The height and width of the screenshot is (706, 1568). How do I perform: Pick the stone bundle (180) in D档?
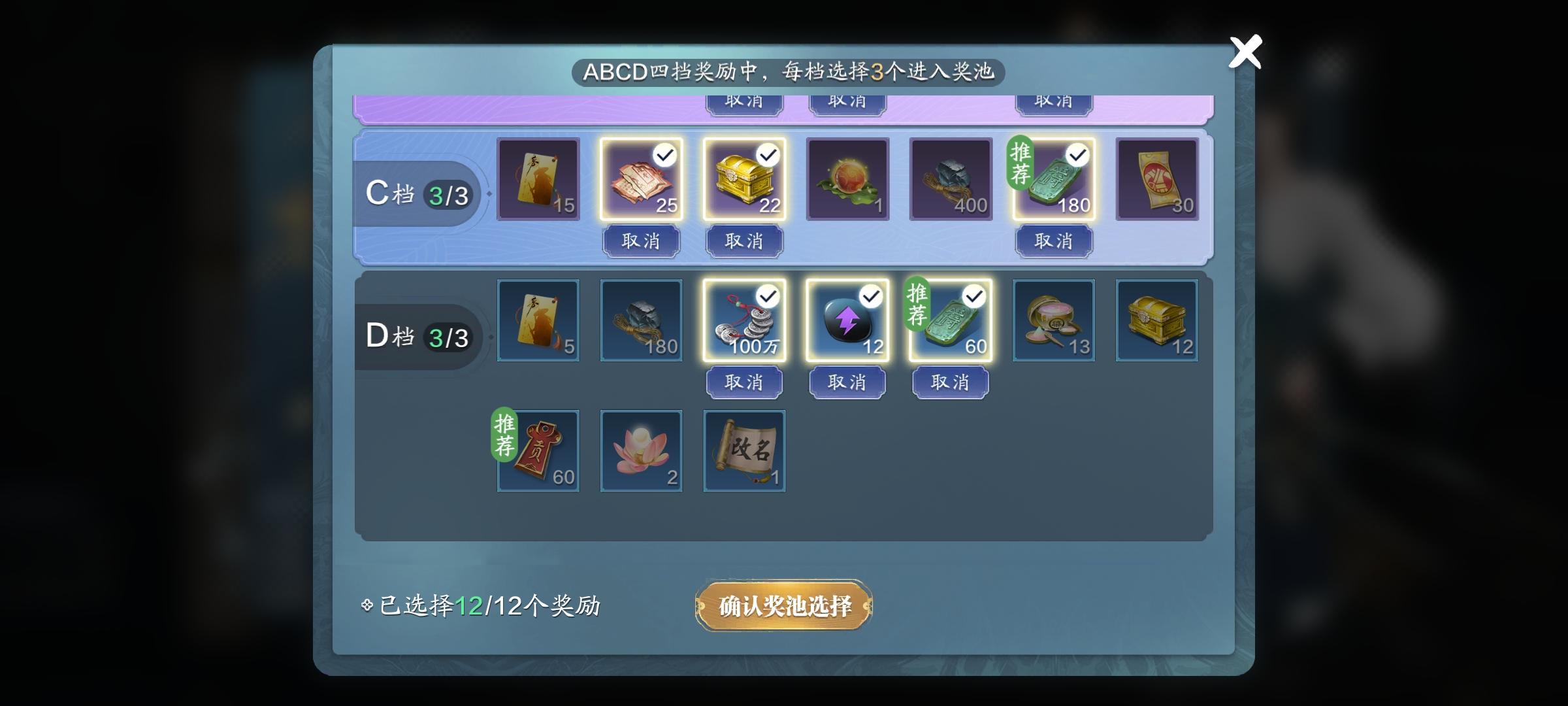tap(641, 320)
